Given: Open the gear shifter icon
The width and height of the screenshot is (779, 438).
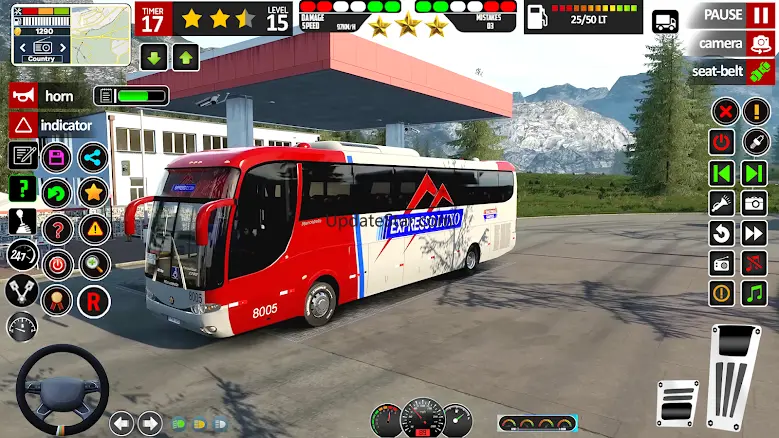Looking at the screenshot, I should (x=22, y=222).
